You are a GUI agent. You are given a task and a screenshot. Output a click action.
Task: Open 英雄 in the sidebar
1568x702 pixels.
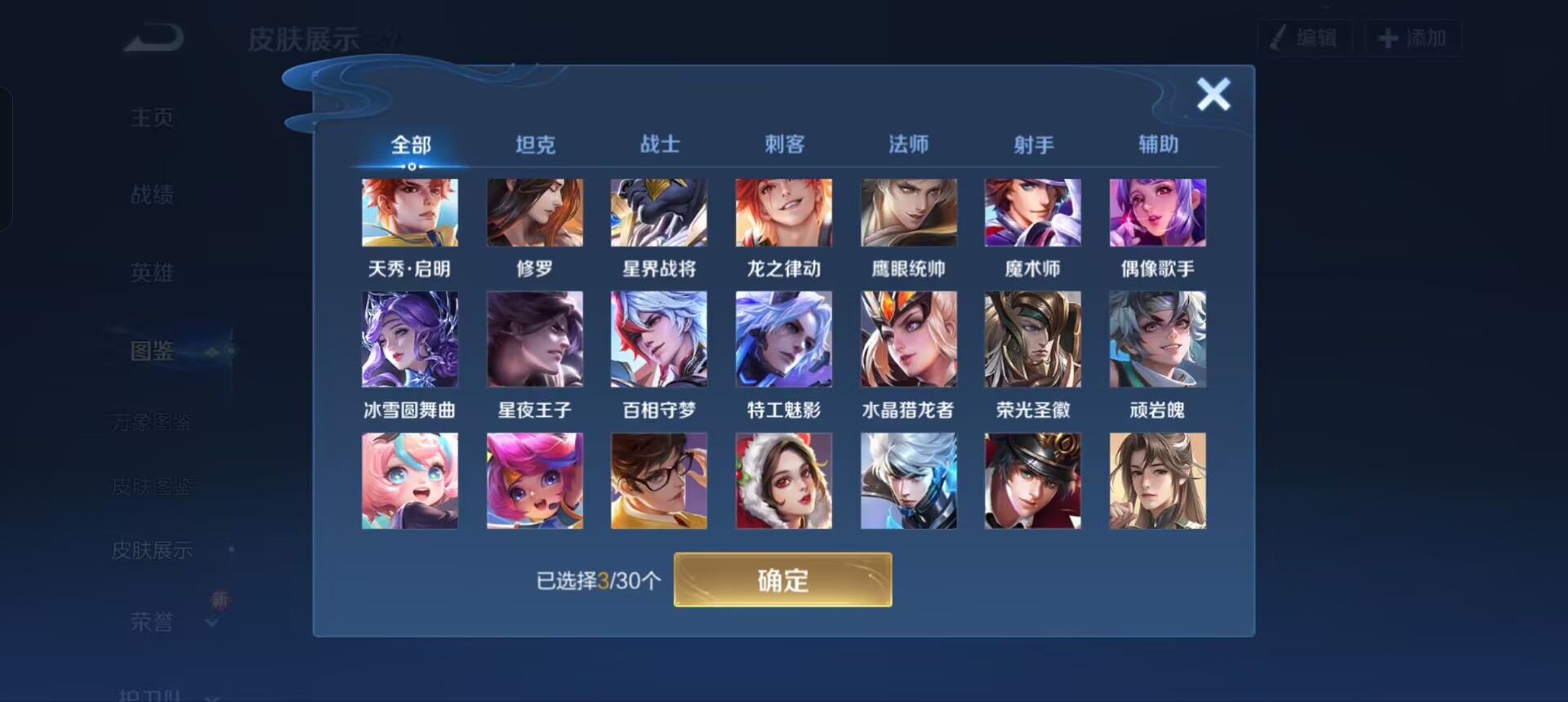pyautogui.click(x=151, y=273)
